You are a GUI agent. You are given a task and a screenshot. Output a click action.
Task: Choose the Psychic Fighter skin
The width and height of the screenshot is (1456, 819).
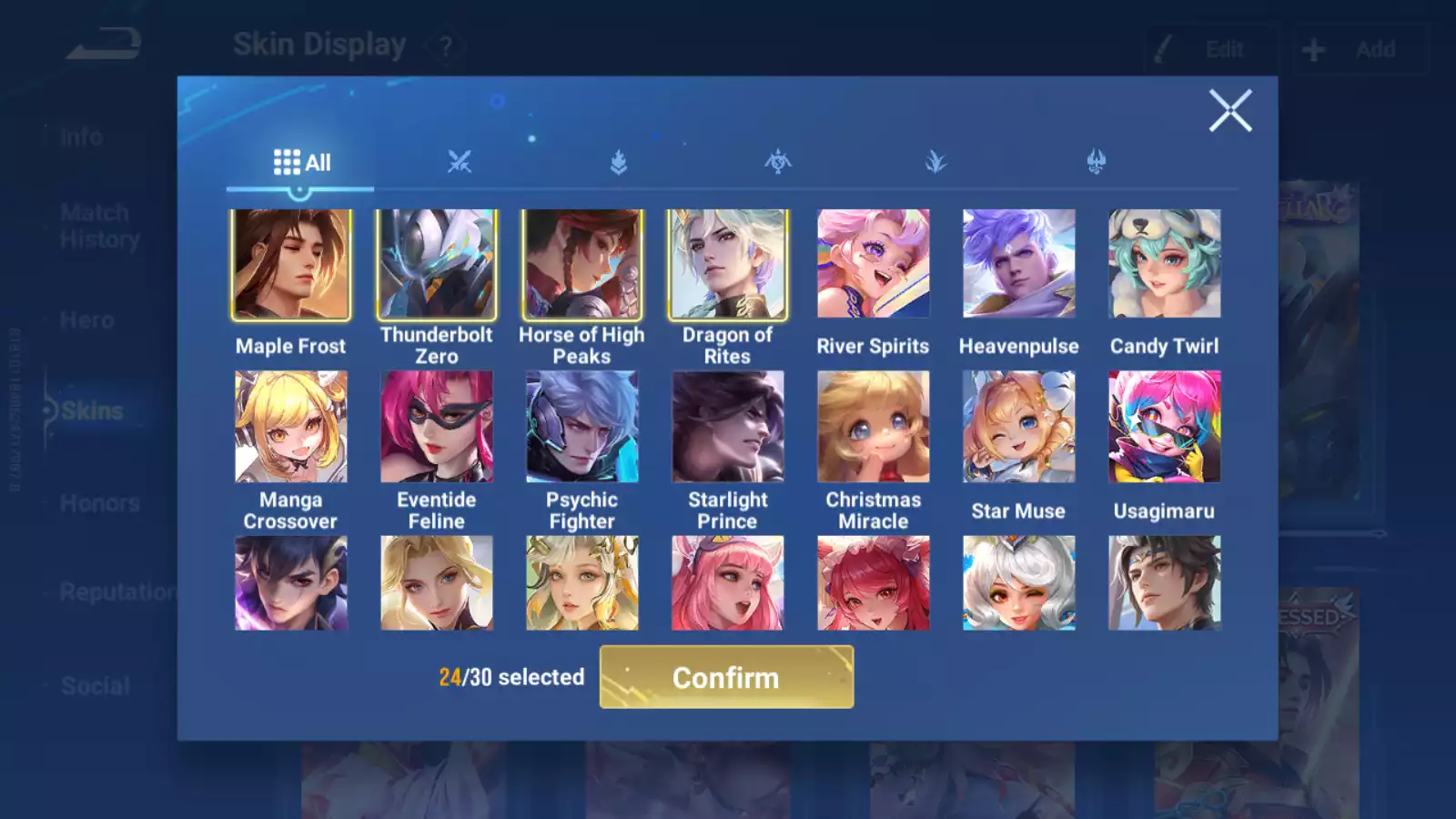click(x=582, y=427)
